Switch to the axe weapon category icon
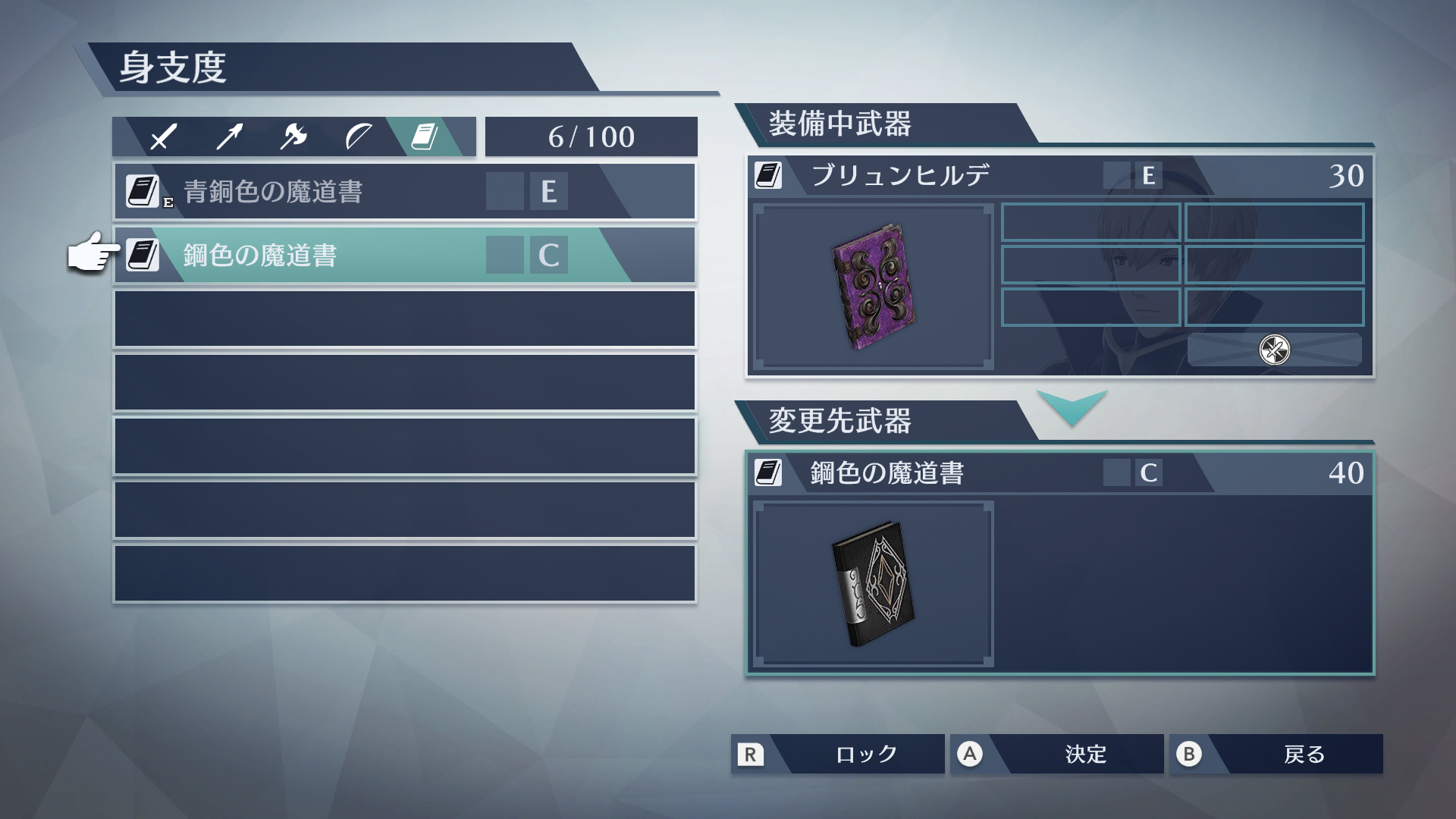1456x819 pixels. tap(294, 136)
